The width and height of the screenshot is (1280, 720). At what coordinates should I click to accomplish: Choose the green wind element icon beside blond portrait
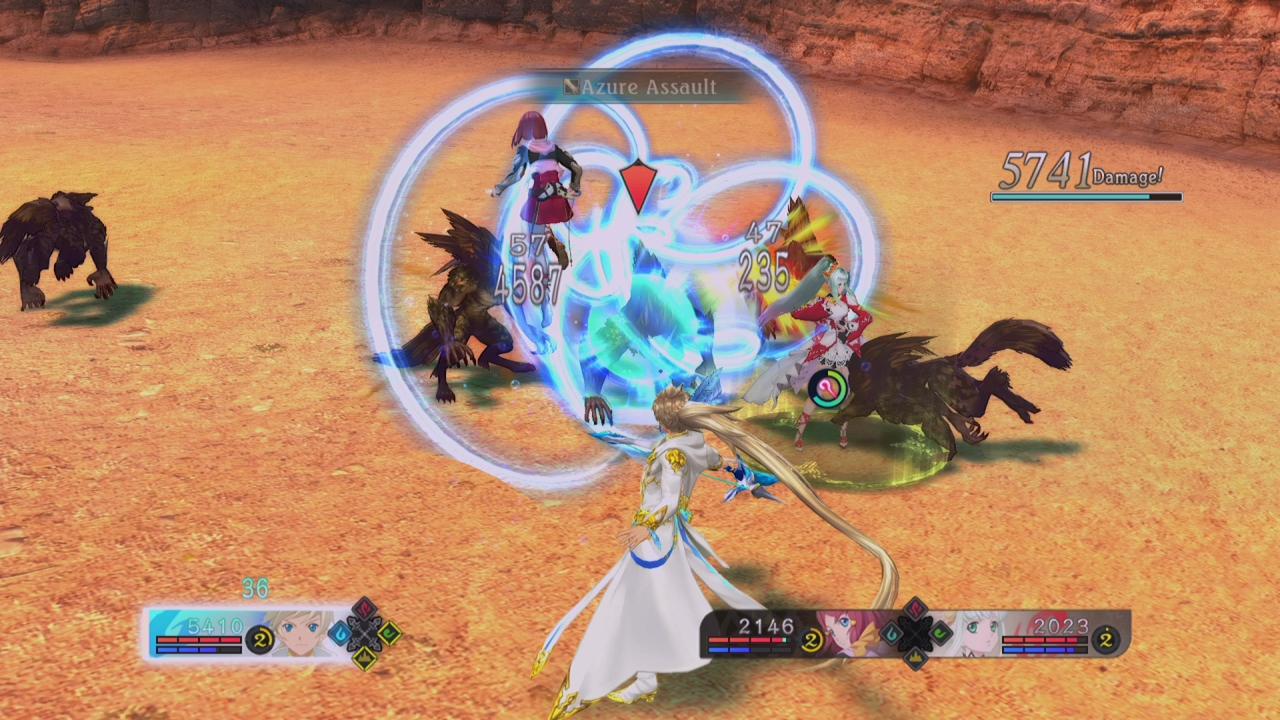click(x=389, y=633)
